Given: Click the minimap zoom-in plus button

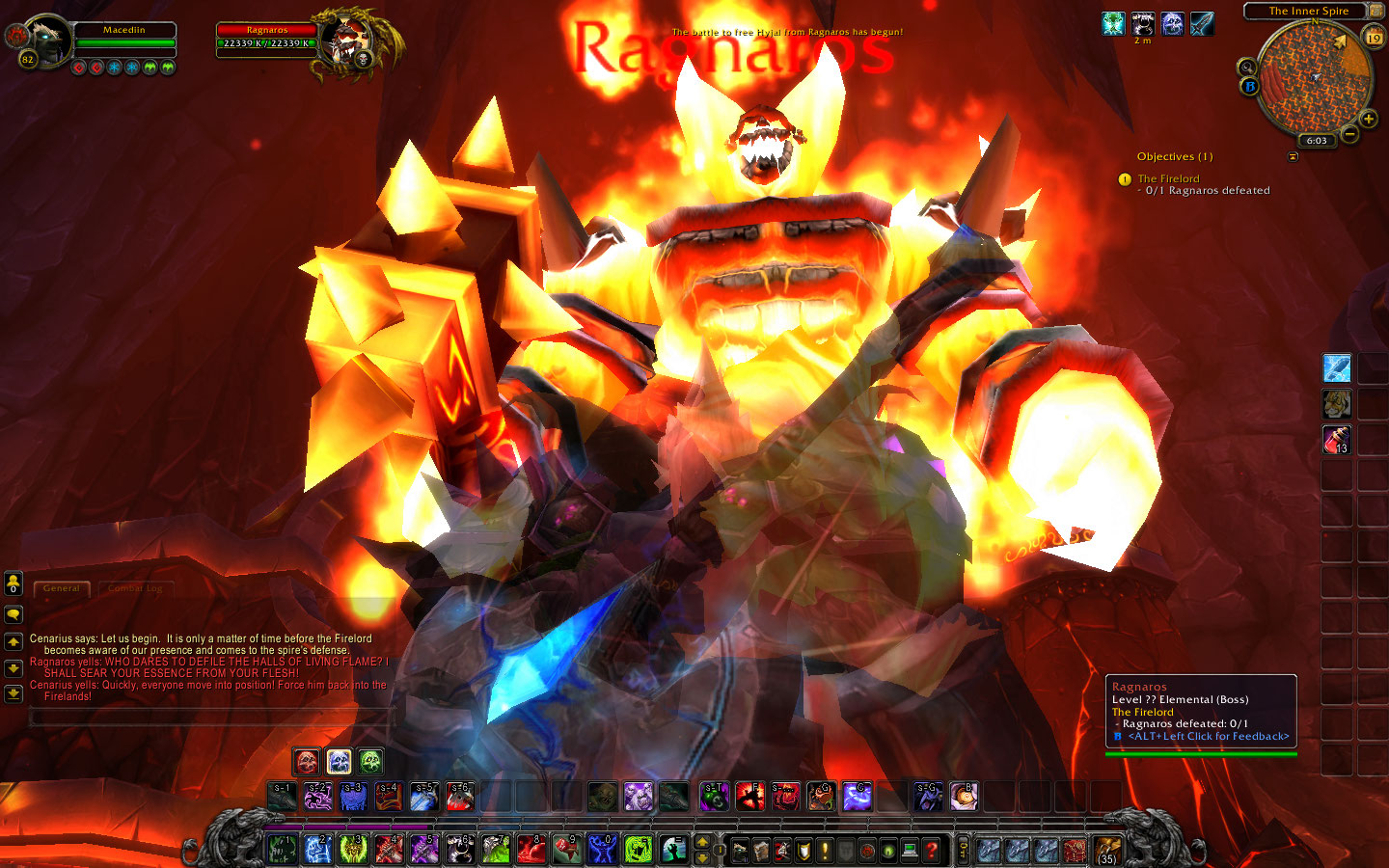Looking at the screenshot, I should pyautogui.click(x=1368, y=120).
